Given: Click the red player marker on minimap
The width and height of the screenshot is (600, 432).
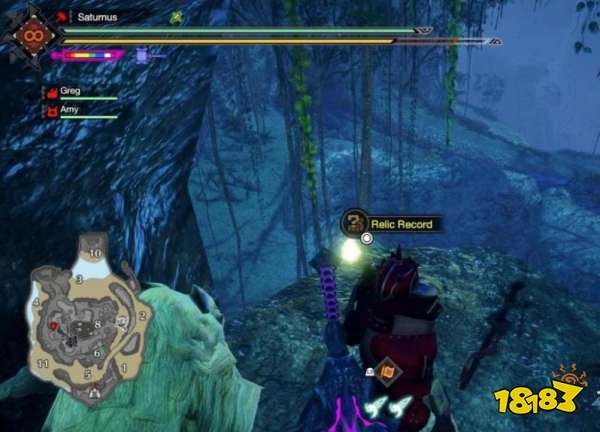Looking at the screenshot, I should click(x=52, y=327).
